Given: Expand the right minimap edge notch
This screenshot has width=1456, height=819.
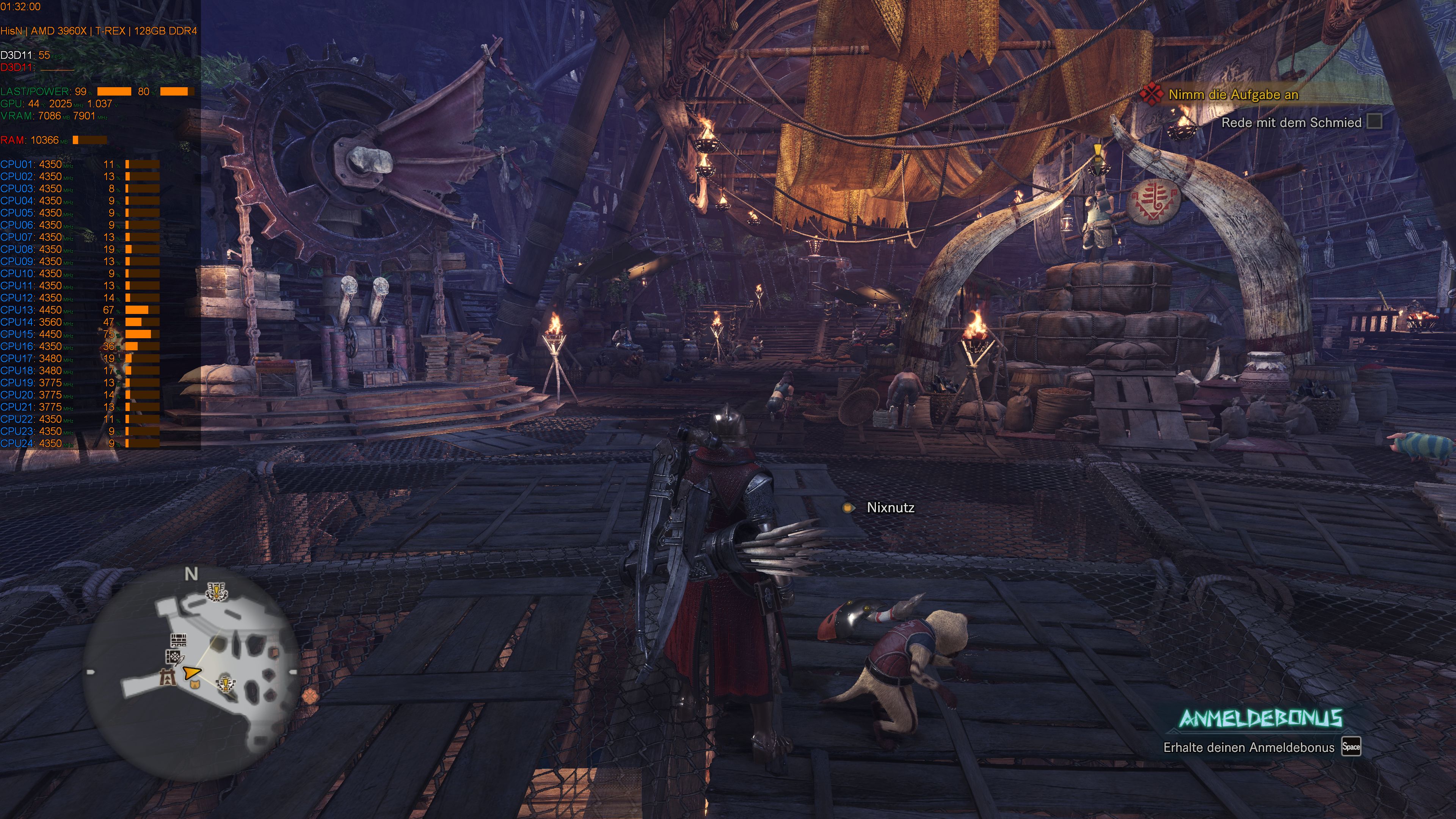Looking at the screenshot, I should (x=293, y=672).
